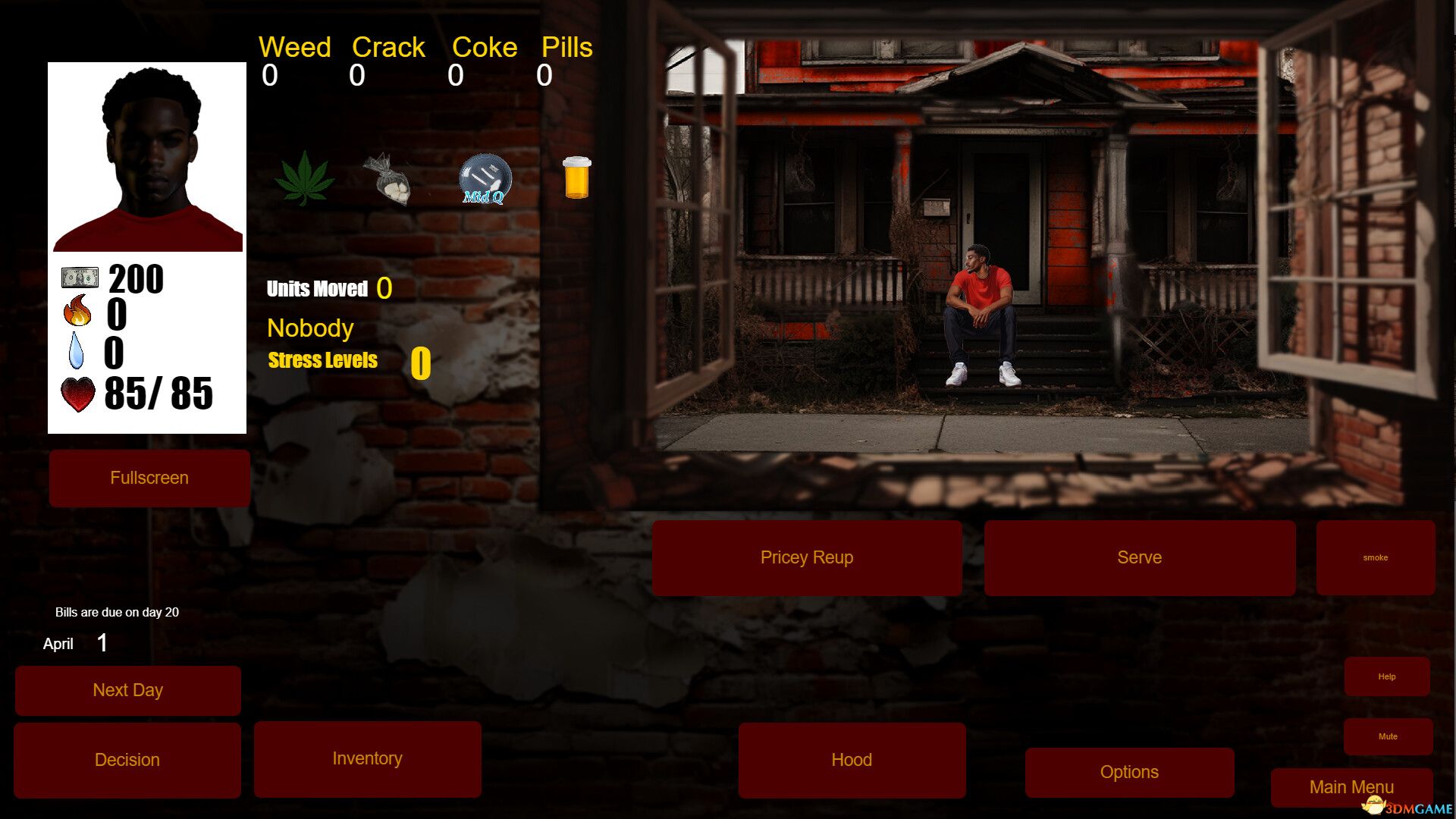This screenshot has height=819, width=1456.
Task: Advance time with Next Day
Action: coord(127,690)
